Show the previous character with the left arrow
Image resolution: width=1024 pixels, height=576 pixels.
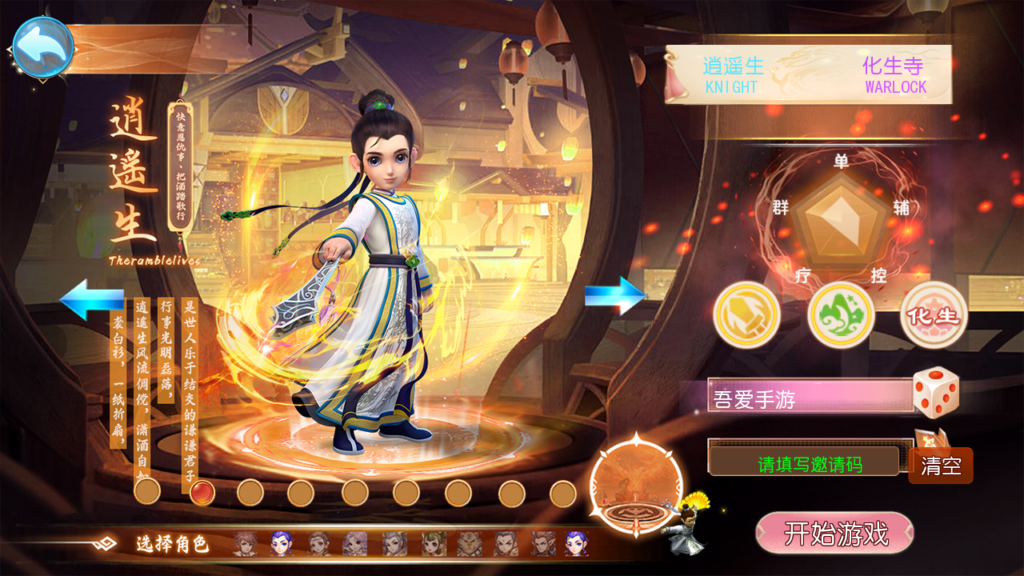91,299
